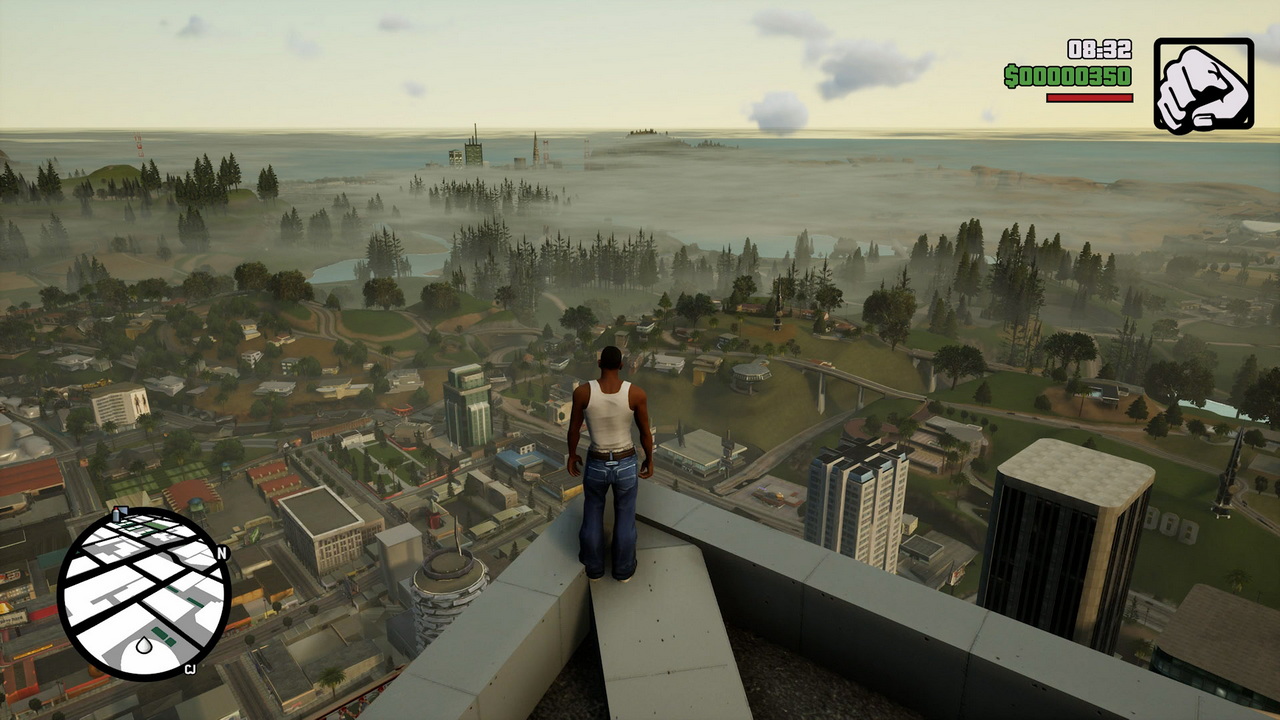
Task: Open the circular radar minimap
Action: tap(143, 595)
